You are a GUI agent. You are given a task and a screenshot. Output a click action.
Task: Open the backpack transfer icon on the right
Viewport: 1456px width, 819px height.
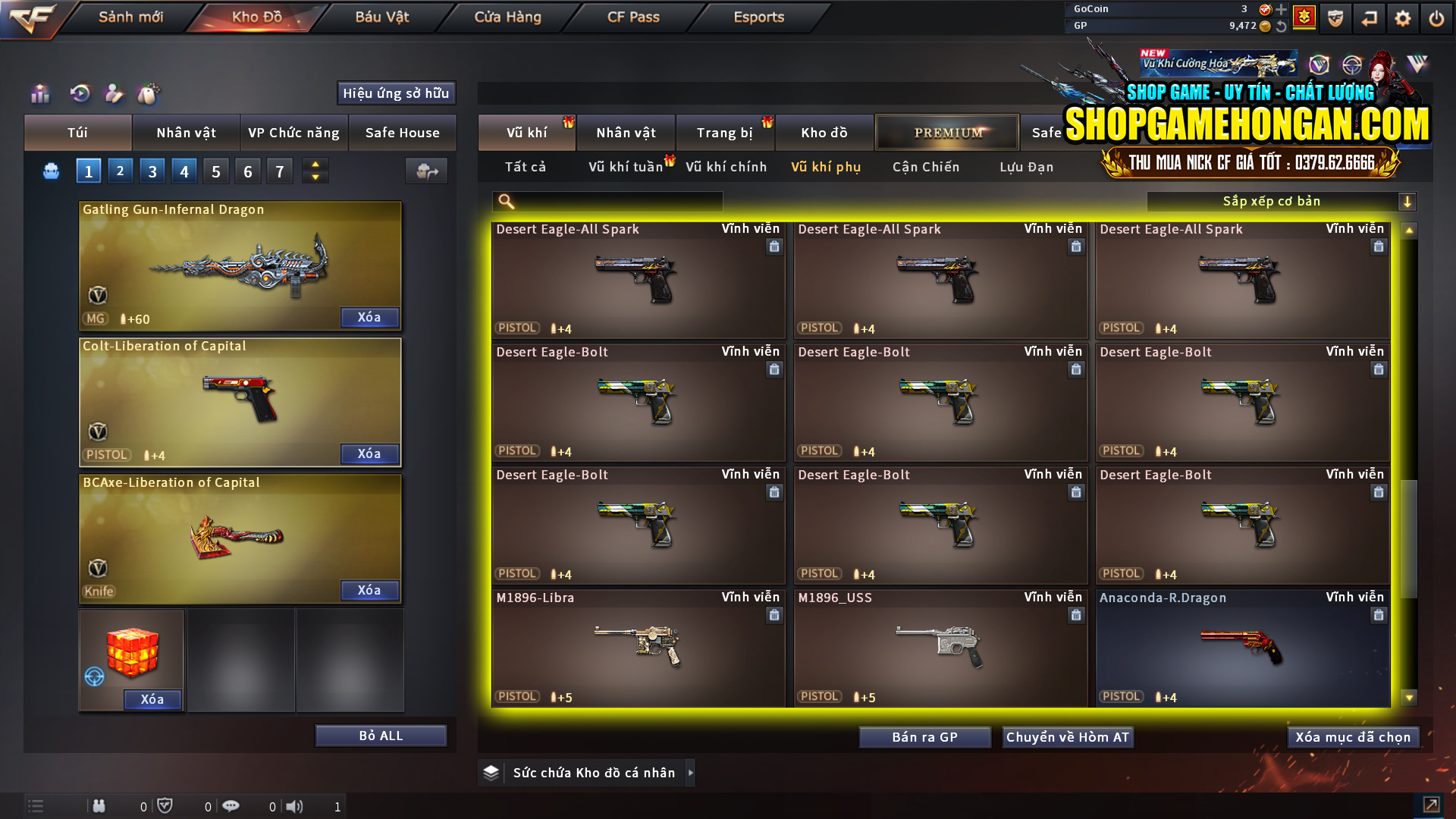click(x=426, y=171)
